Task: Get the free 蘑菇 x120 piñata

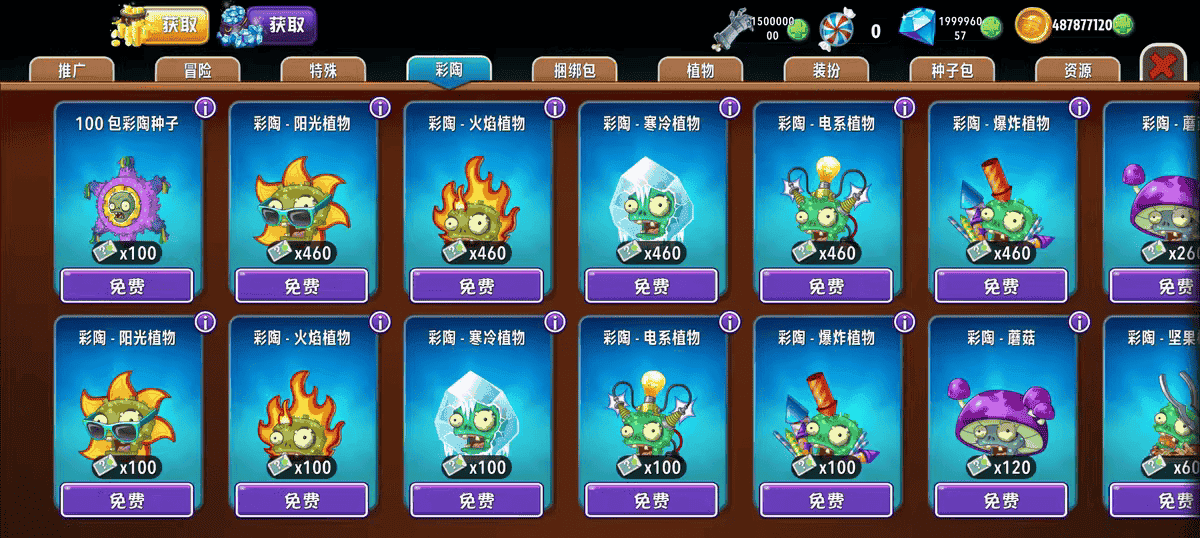Action: coord(1001,500)
